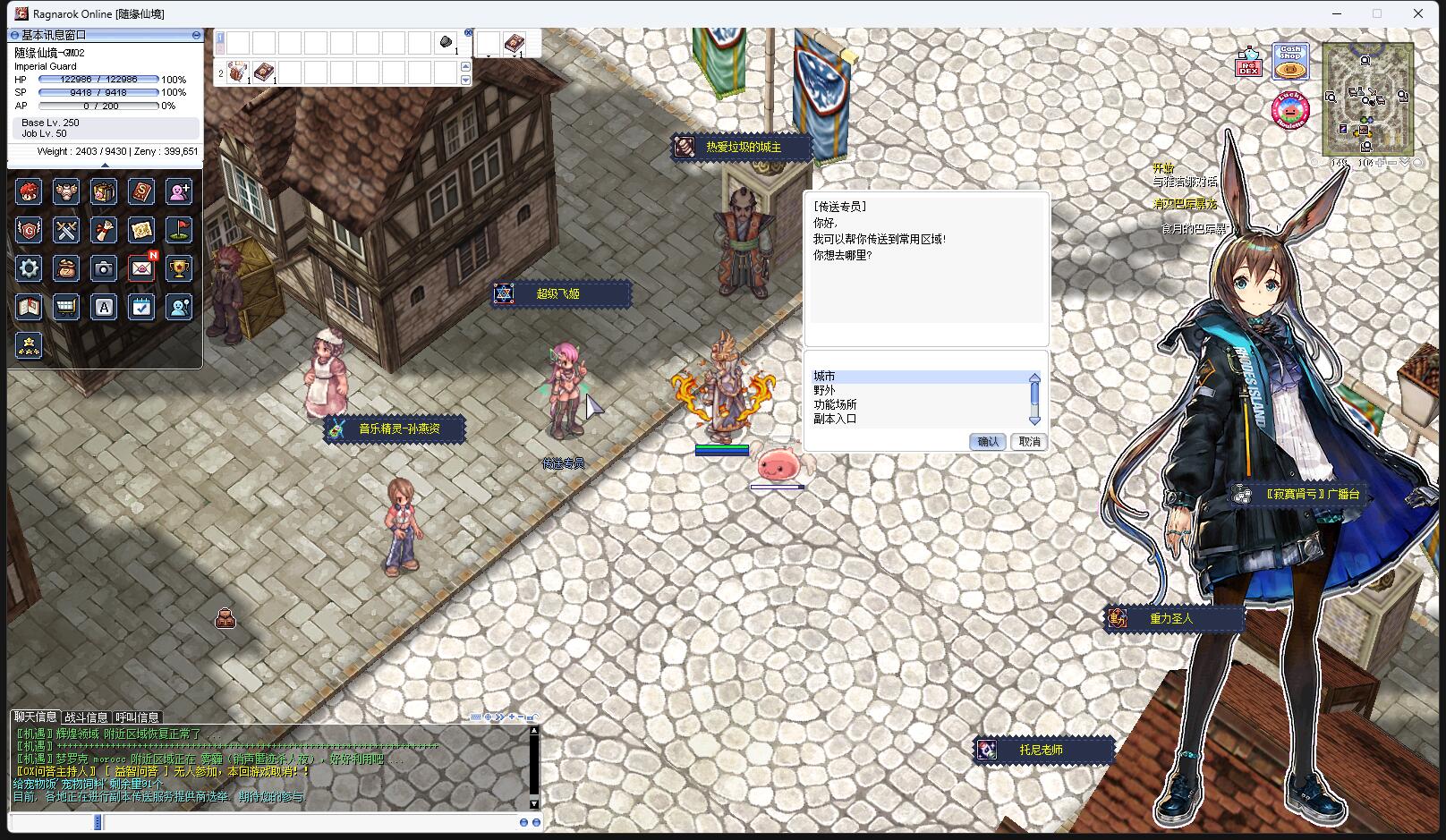Close the Ragnarok Online window

1417,13
